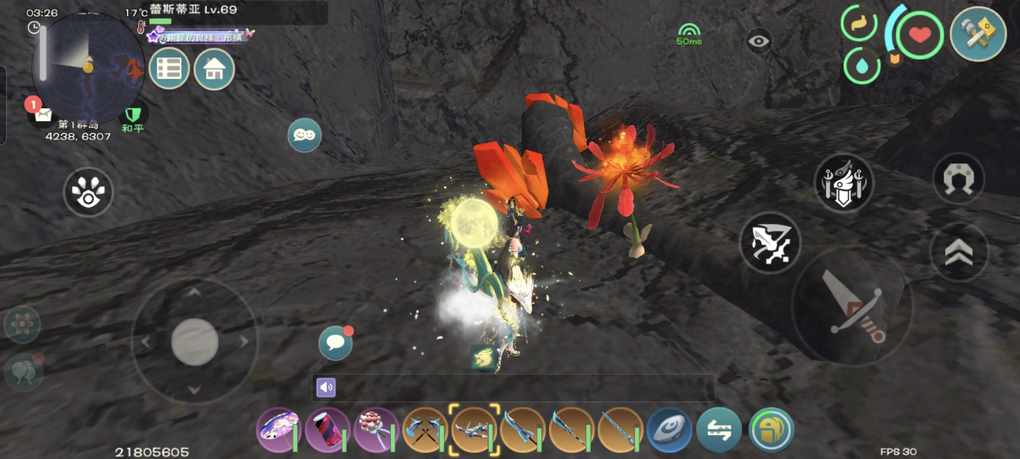Tap the house home button
The width and height of the screenshot is (1020, 459).
tap(214, 69)
